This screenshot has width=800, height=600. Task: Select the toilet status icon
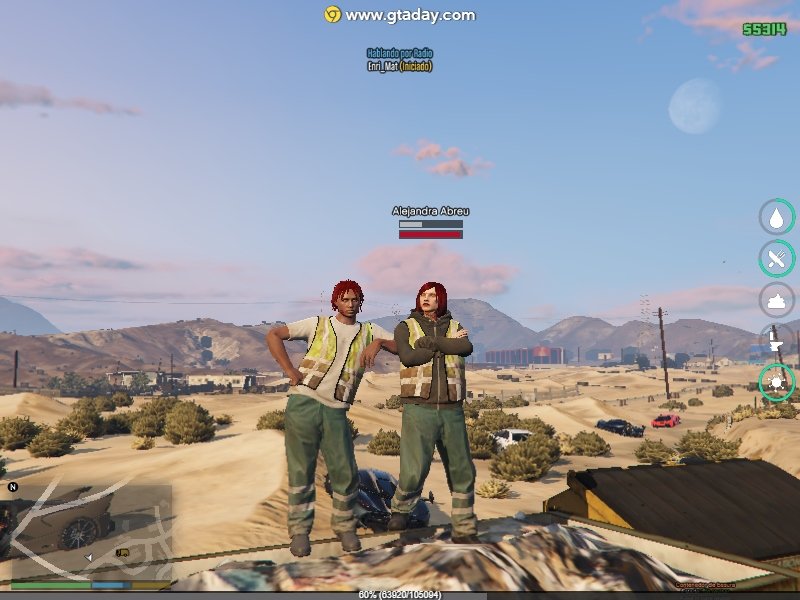click(x=777, y=341)
